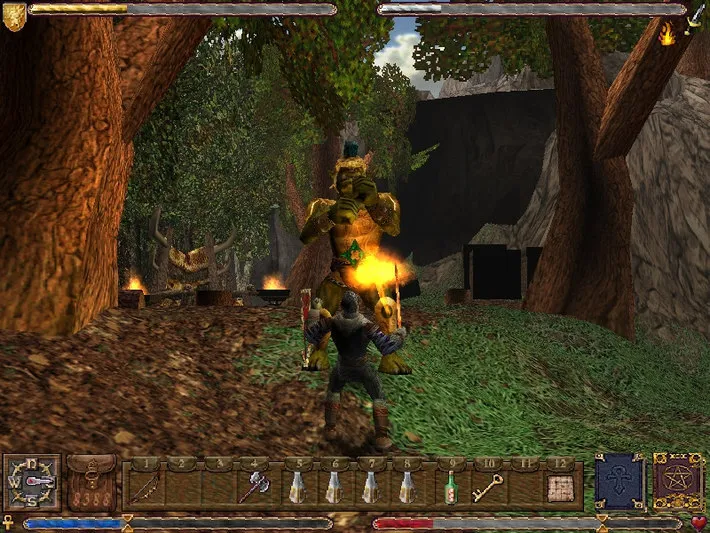710x533 pixels.
Task: Open the pentagram spellbook
Action: click(x=678, y=481)
